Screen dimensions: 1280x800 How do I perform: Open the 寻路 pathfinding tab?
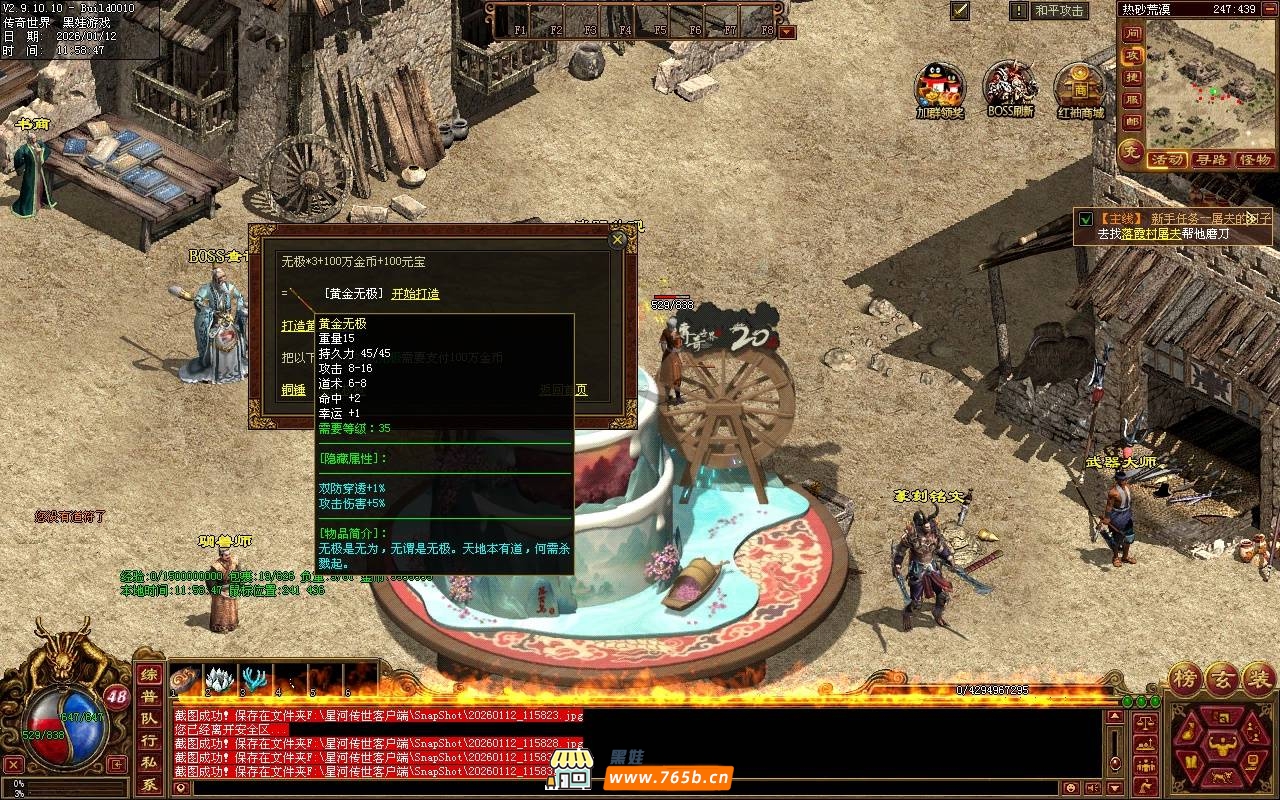click(x=1211, y=160)
